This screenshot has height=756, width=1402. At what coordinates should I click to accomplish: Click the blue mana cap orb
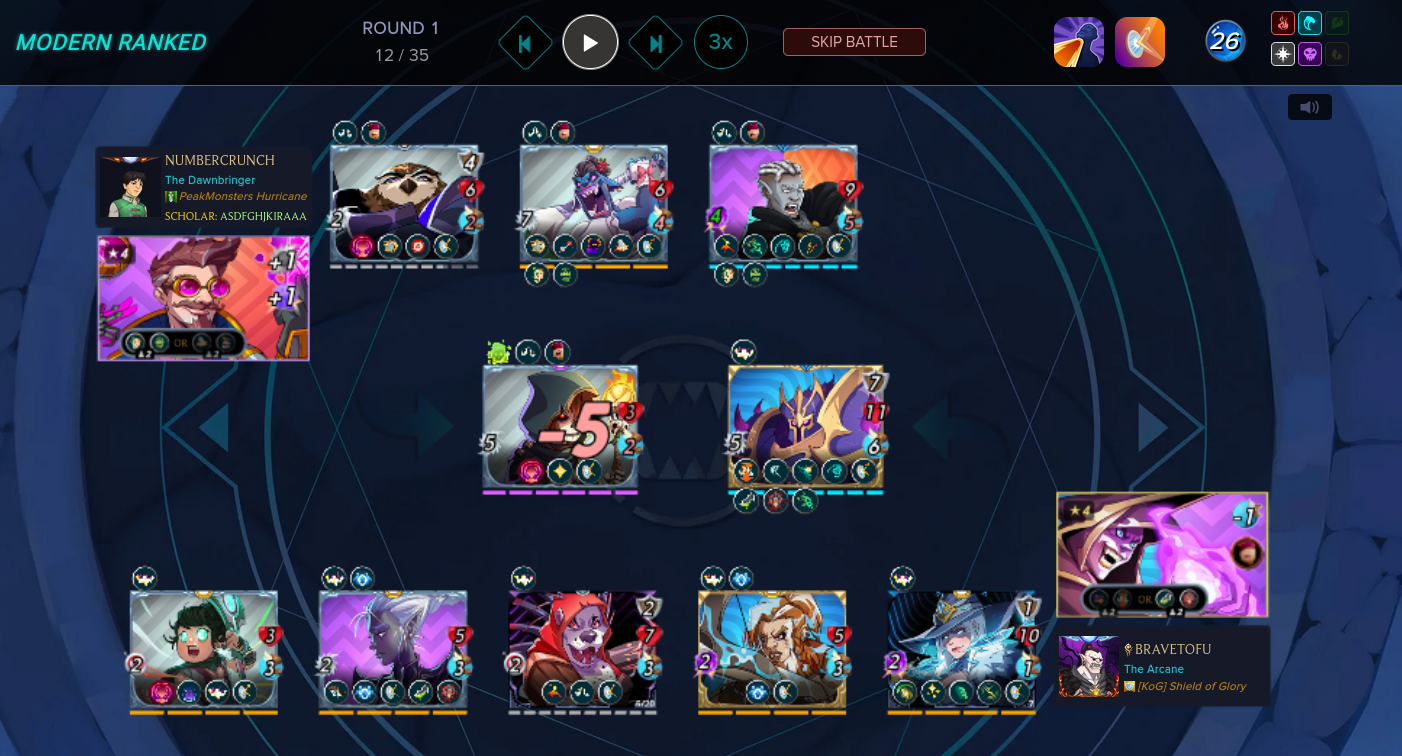coord(1225,41)
